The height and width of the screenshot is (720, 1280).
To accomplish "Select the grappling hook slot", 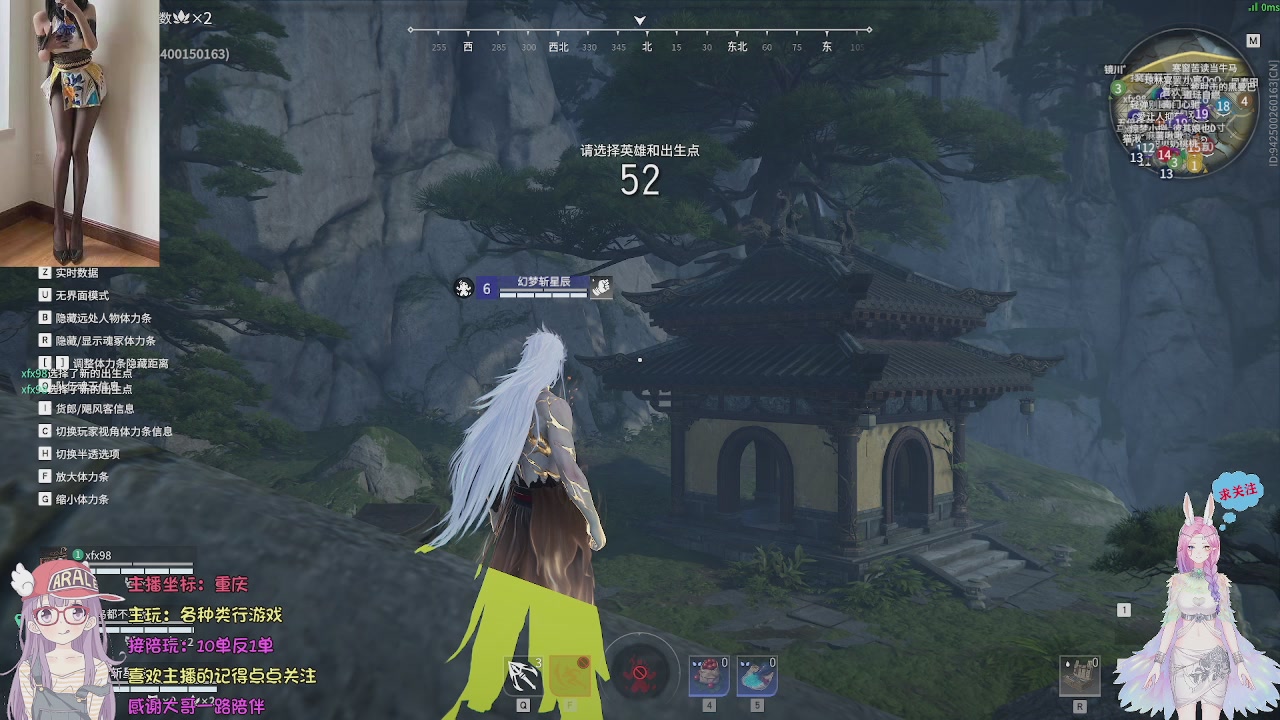I will pyautogui.click(x=523, y=675).
